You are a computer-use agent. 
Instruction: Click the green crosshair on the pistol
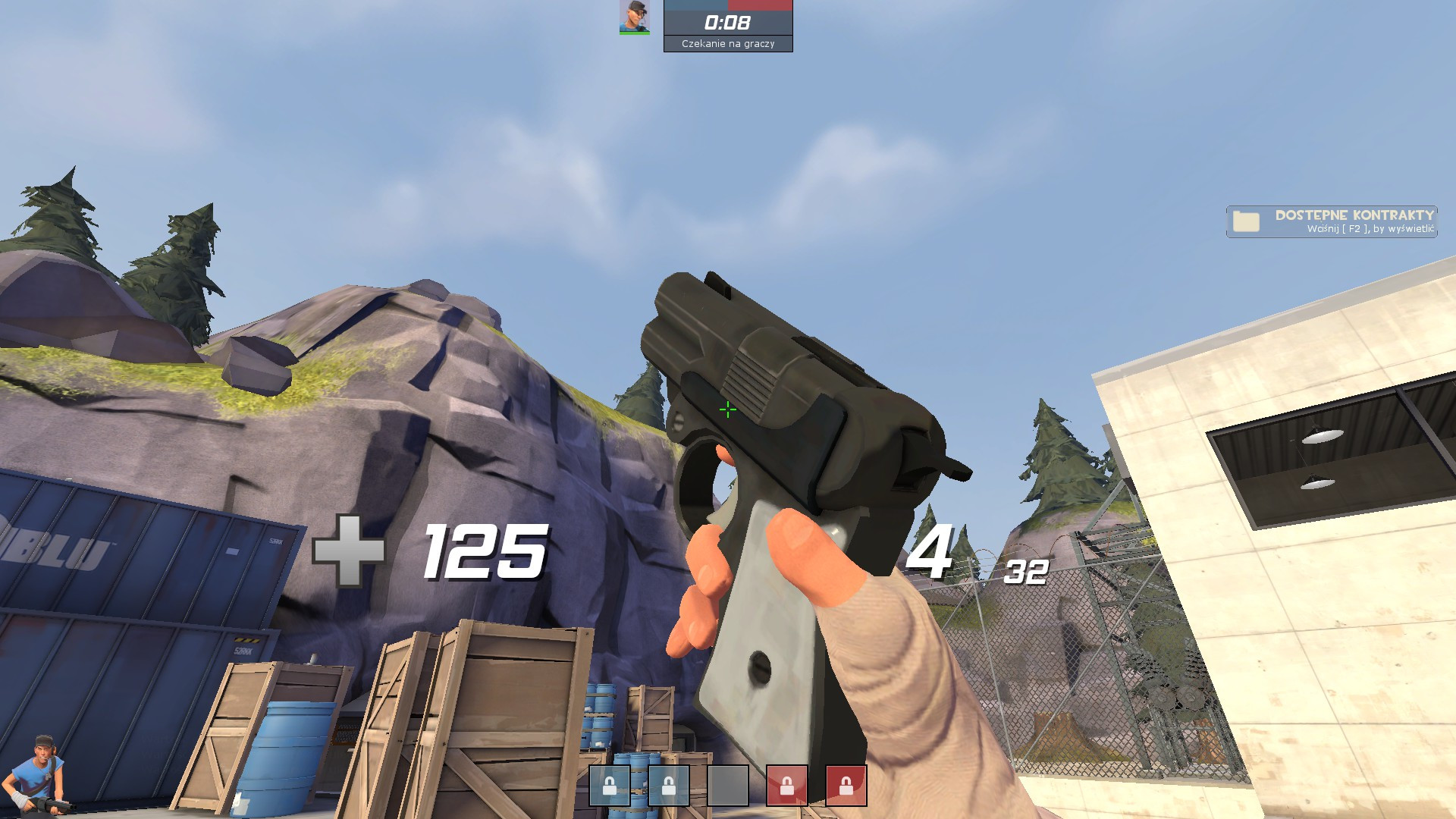pyautogui.click(x=727, y=409)
